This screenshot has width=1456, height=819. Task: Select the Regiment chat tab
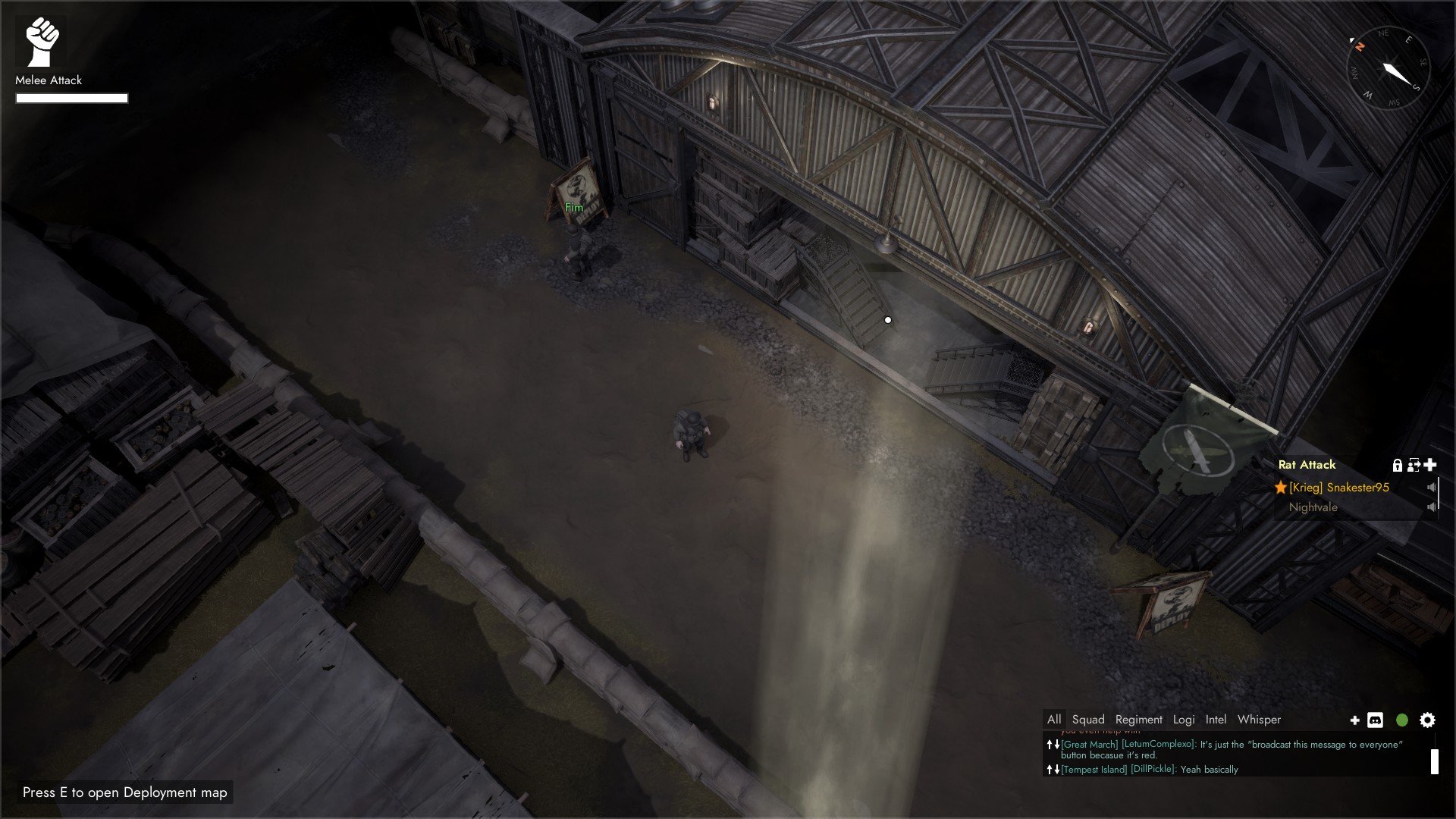pos(1139,720)
